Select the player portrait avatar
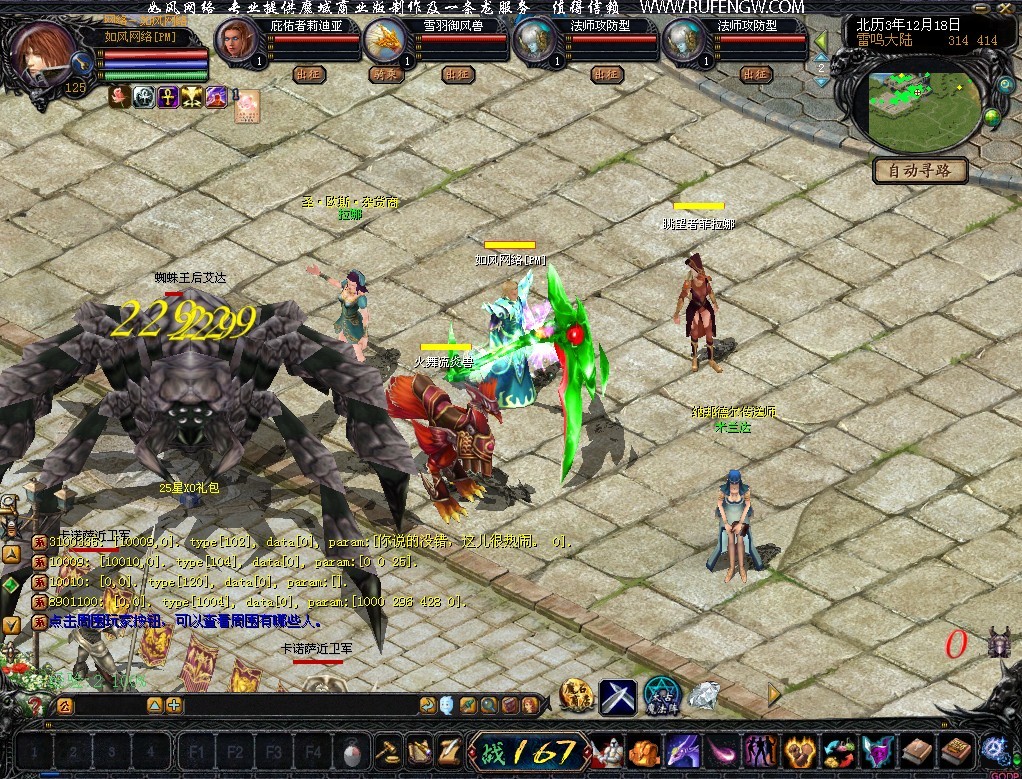Image resolution: width=1022 pixels, height=779 pixels. (43, 51)
